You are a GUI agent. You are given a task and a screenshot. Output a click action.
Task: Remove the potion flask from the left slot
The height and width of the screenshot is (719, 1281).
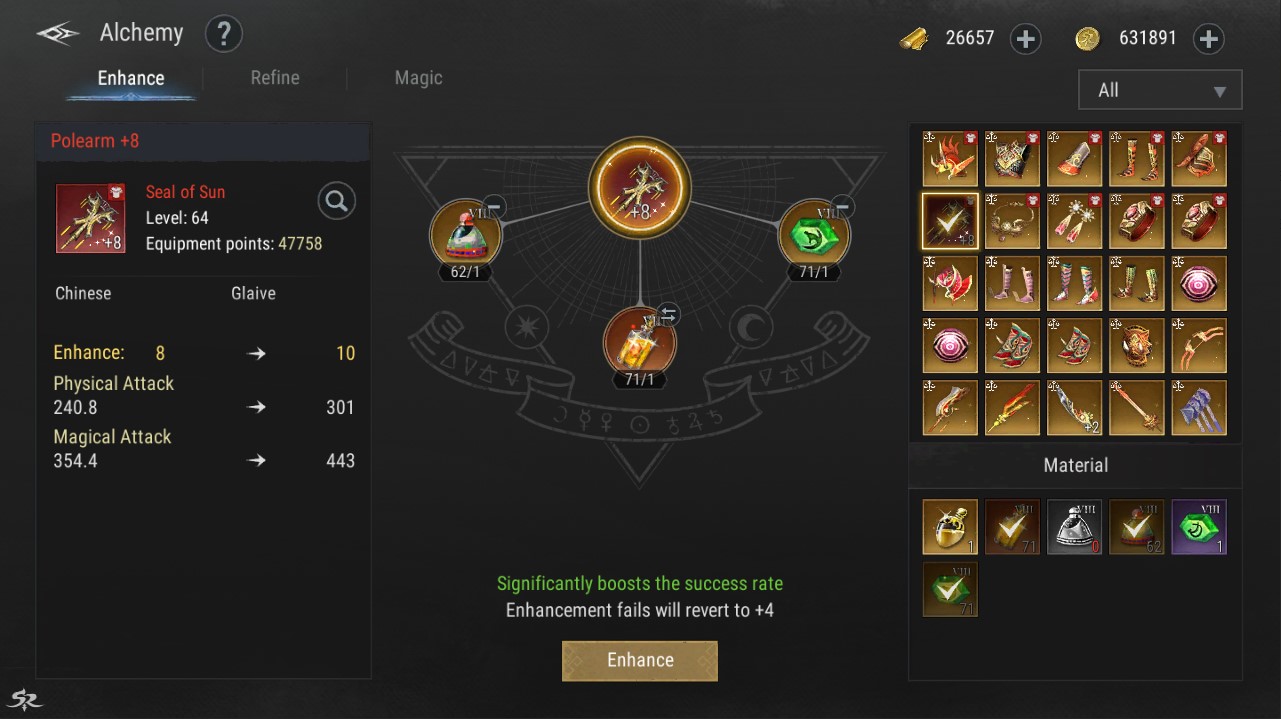pyautogui.click(x=494, y=207)
